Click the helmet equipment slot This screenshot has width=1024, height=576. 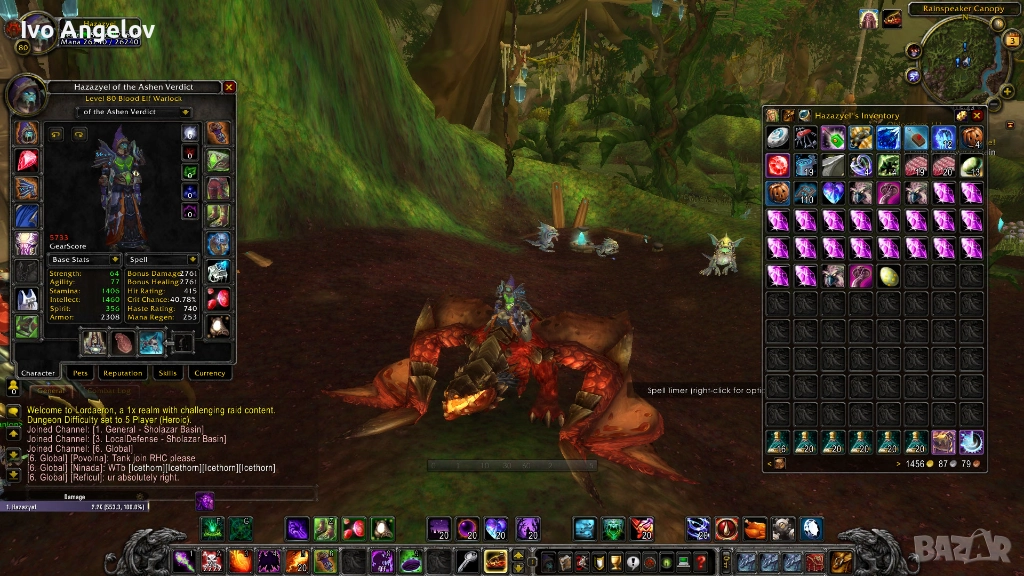click(27, 133)
